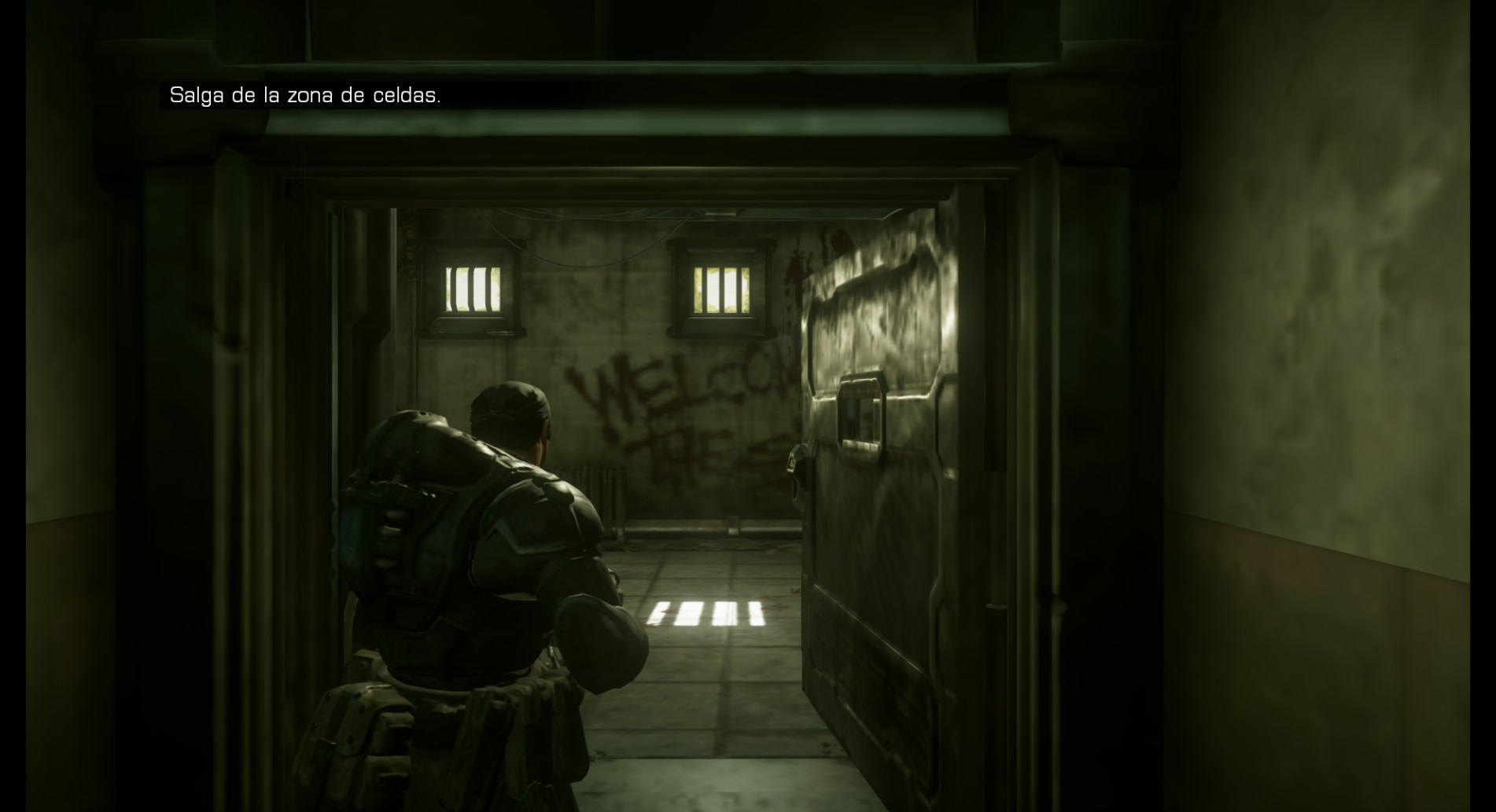Click the 'Salga de la zona de celdas' objective

305,96
